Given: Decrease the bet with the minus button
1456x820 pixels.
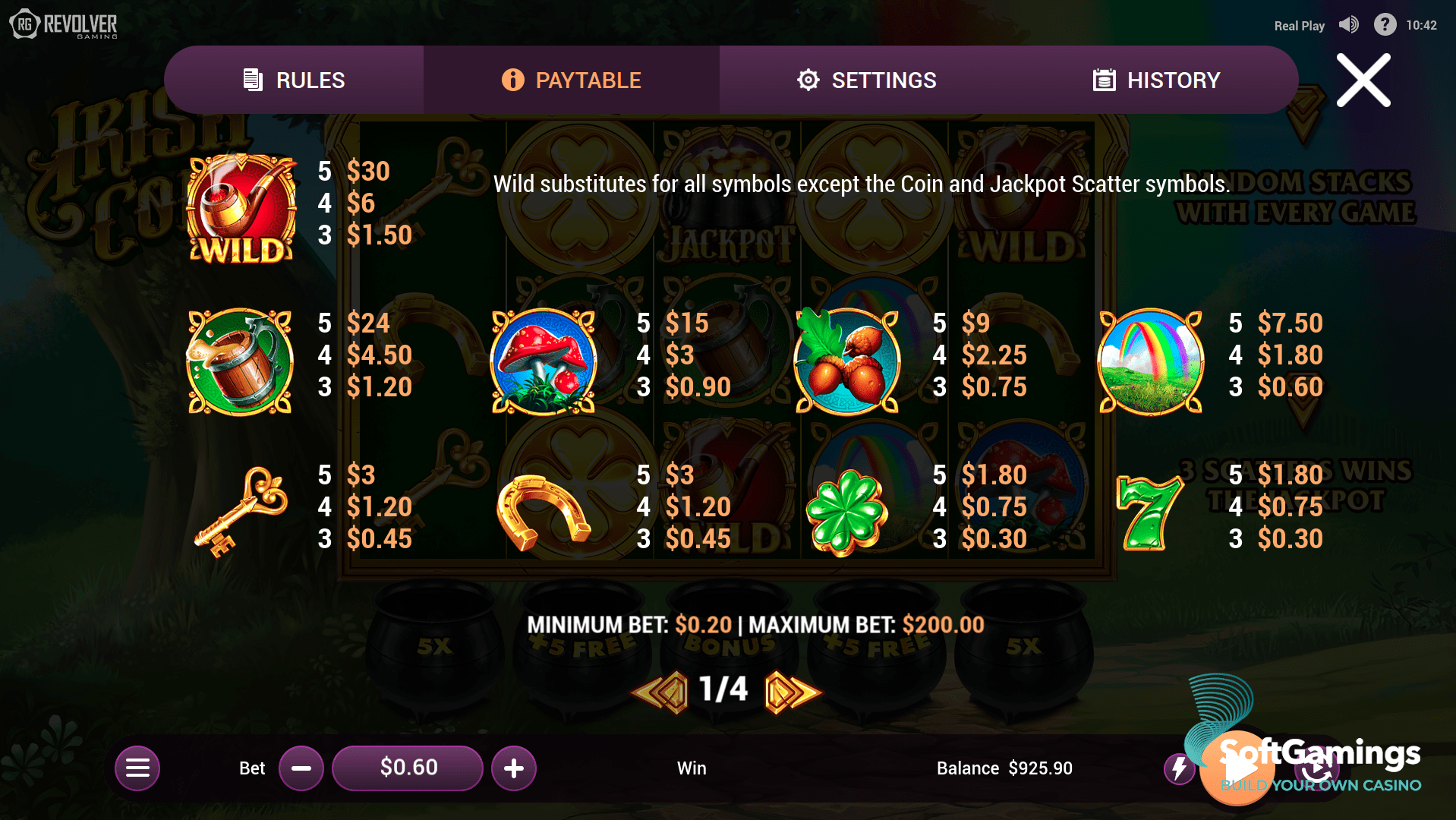Looking at the screenshot, I should coord(301,768).
